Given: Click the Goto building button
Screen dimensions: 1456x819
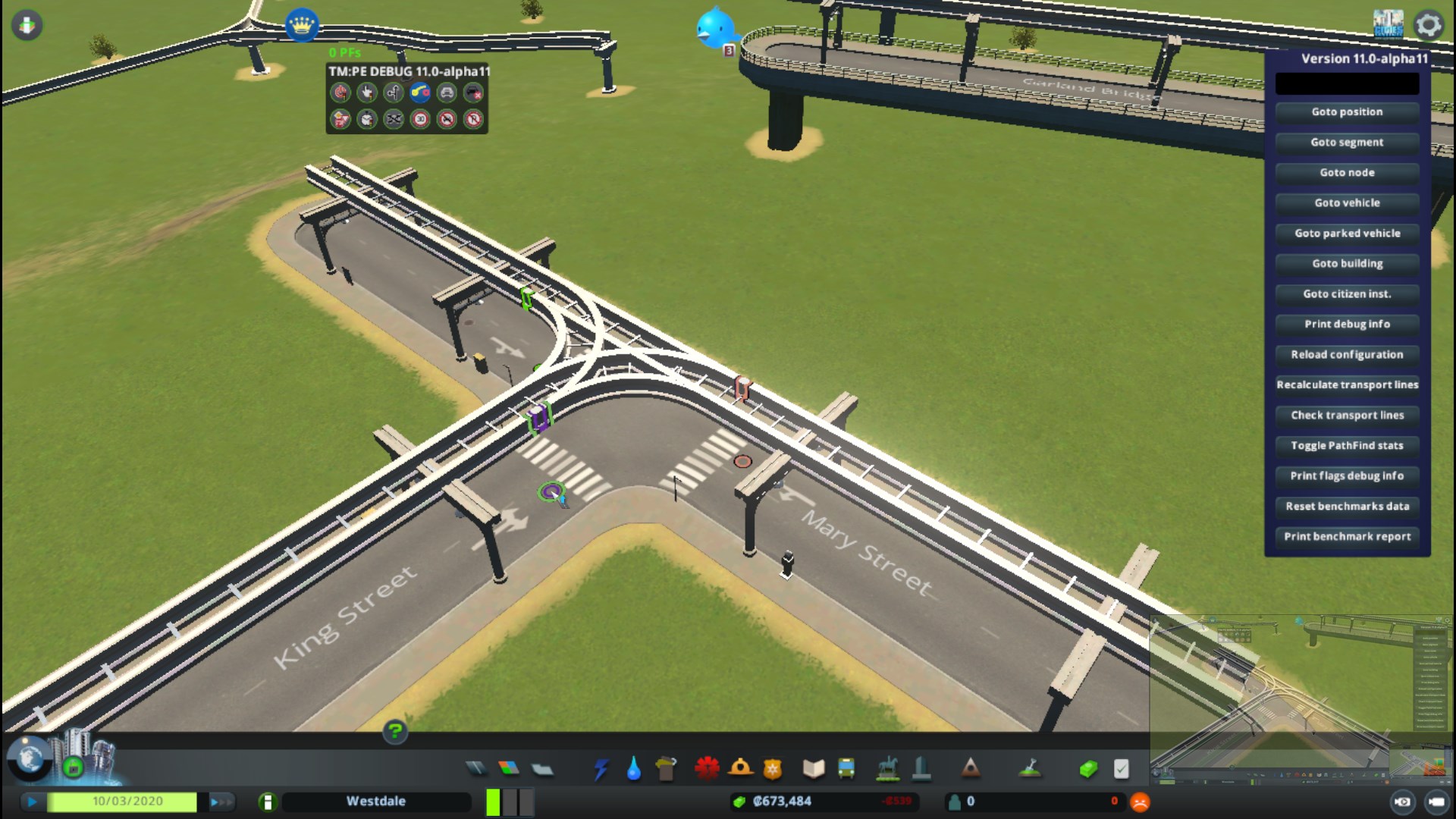Looking at the screenshot, I should [x=1347, y=263].
